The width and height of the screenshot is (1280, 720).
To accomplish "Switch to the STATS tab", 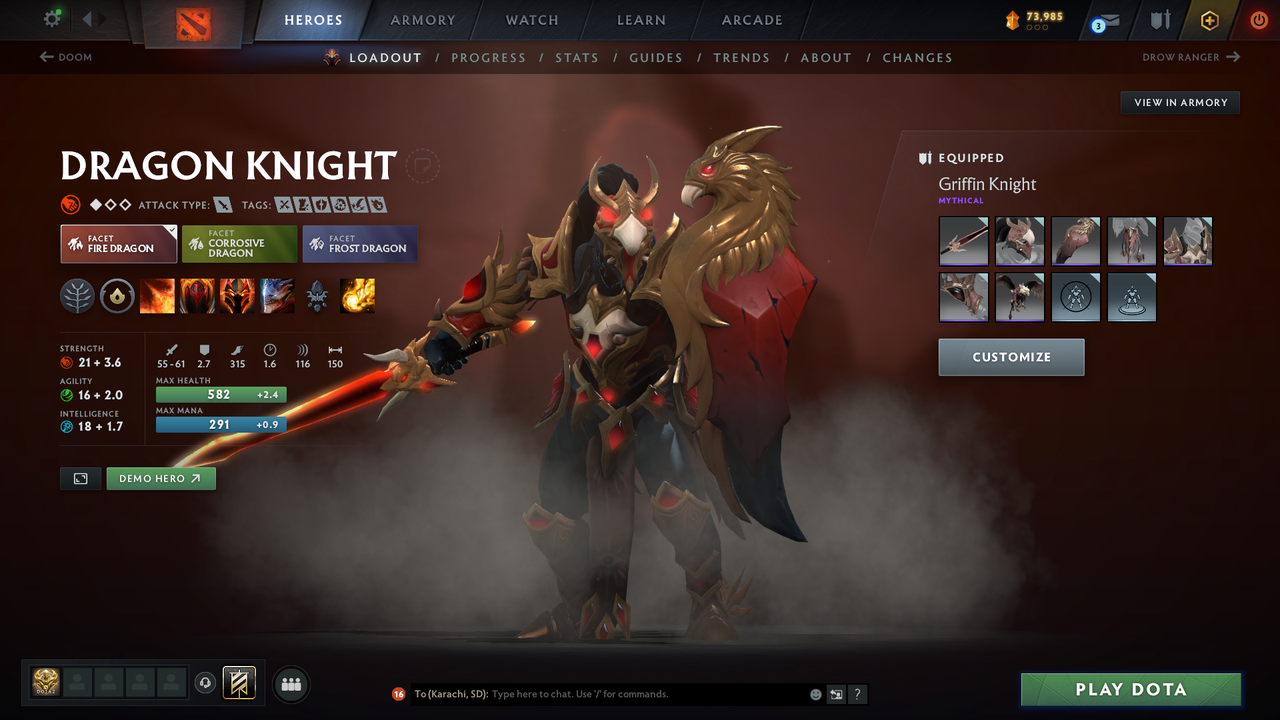I will (577, 57).
